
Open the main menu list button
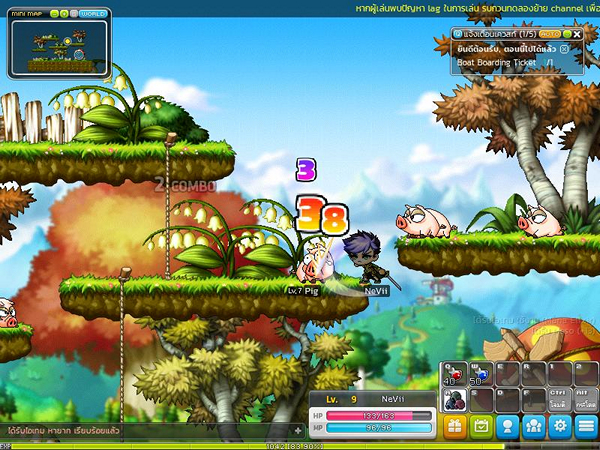tap(586, 426)
